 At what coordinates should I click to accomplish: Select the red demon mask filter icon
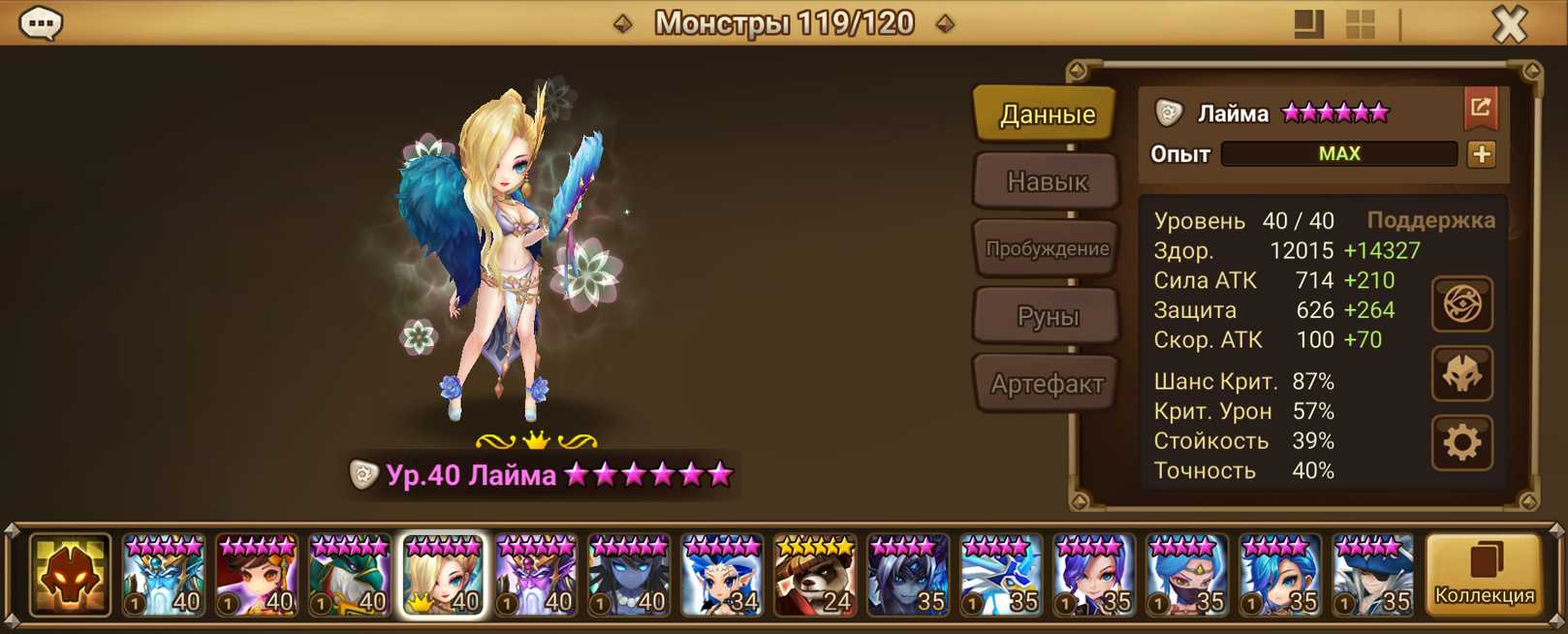tap(70, 576)
